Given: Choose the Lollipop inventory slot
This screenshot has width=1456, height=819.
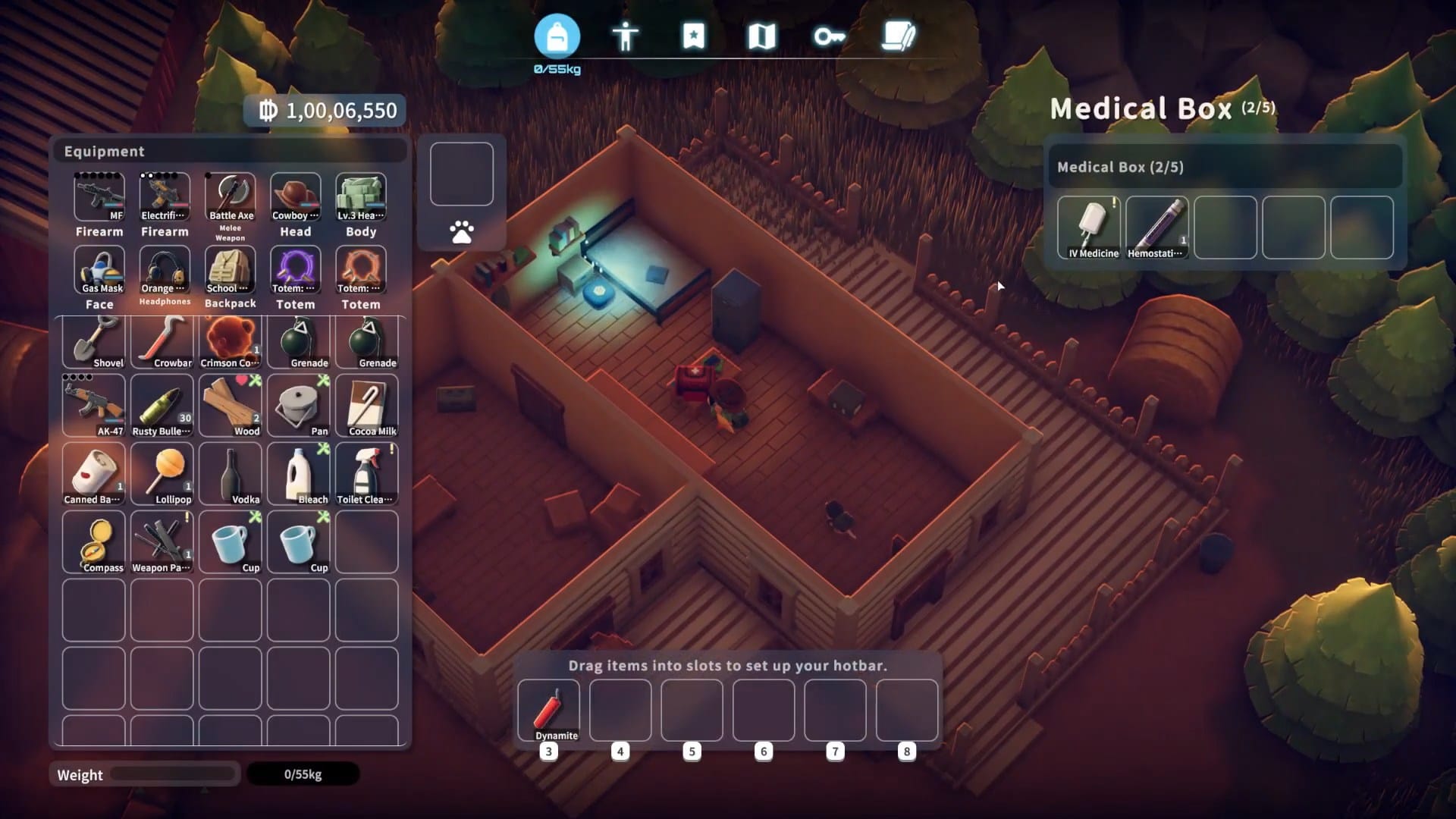Looking at the screenshot, I should [162, 474].
